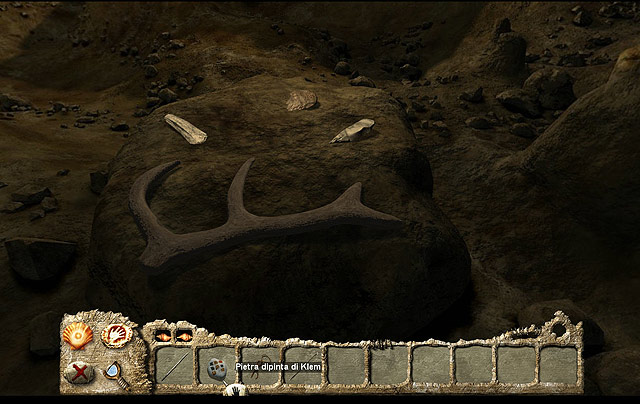Select Klem's painted stone in inventory
Viewport: 640px width, 404px height.
click(216, 368)
